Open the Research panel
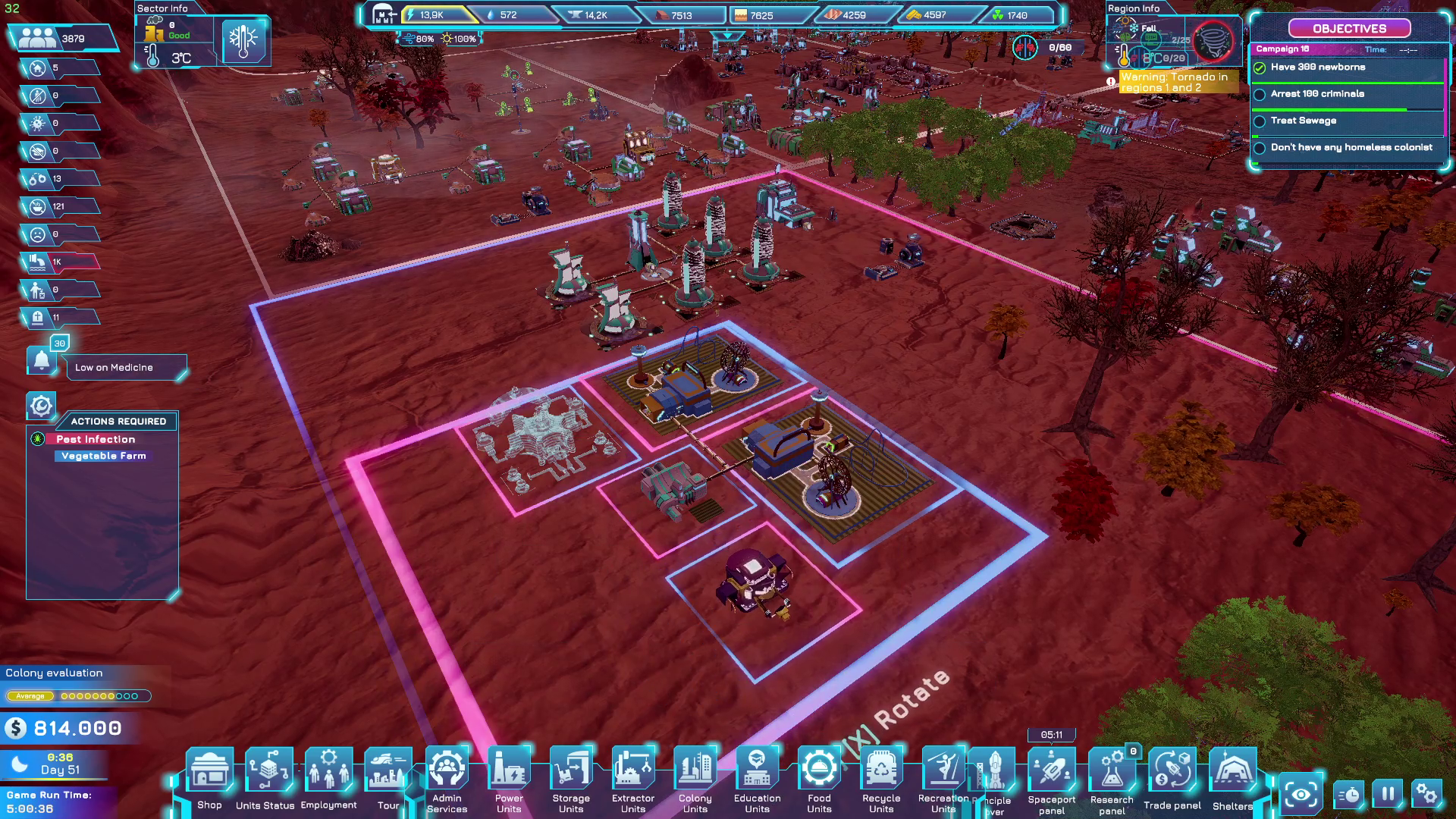 pos(1112,772)
